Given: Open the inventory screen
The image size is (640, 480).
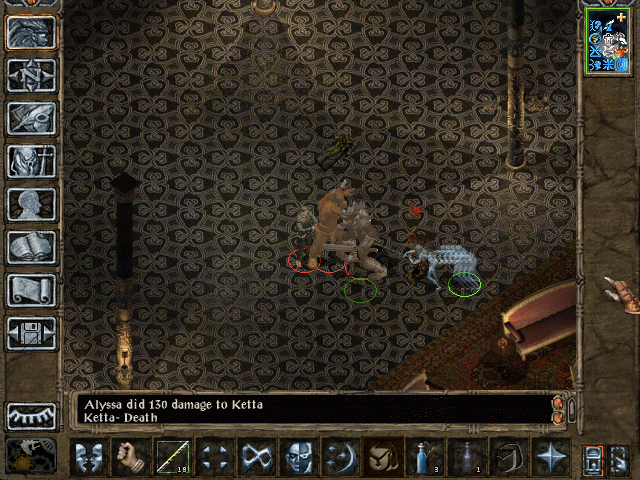Looking at the screenshot, I should click(31, 161).
